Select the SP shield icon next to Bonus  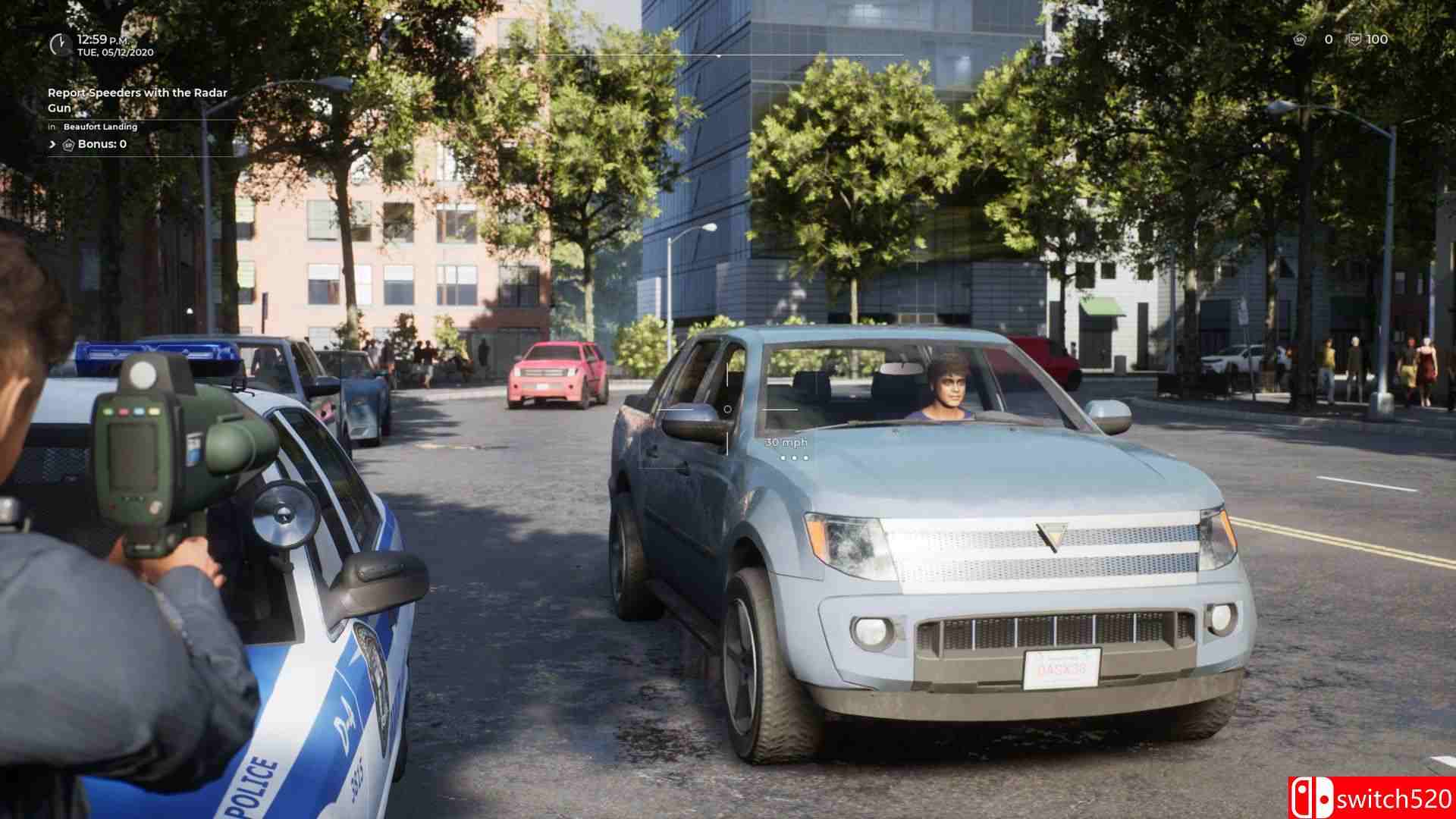click(67, 143)
